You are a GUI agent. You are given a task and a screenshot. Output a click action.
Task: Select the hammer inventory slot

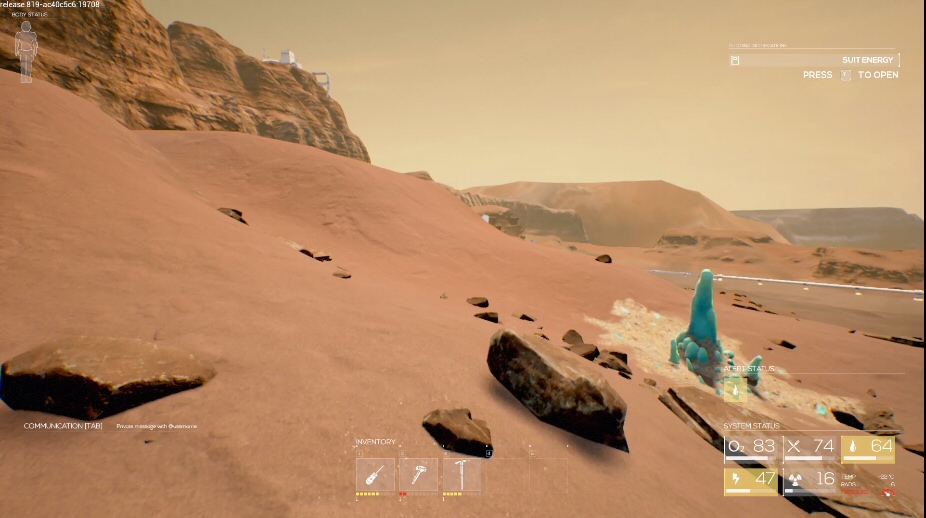pyautogui.click(x=418, y=475)
